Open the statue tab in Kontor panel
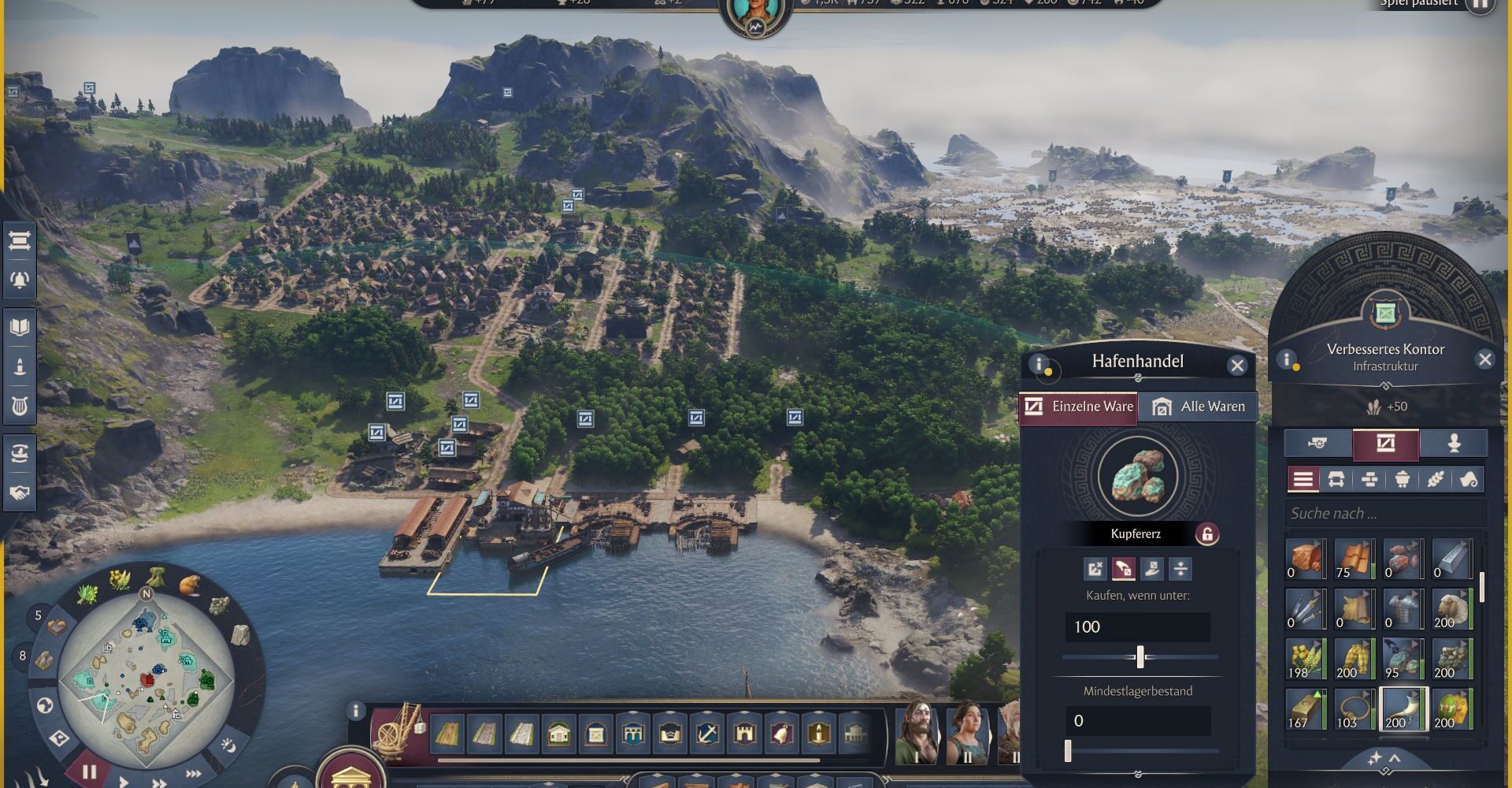This screenshot has height=788, width=1512. pos(1453,444)
